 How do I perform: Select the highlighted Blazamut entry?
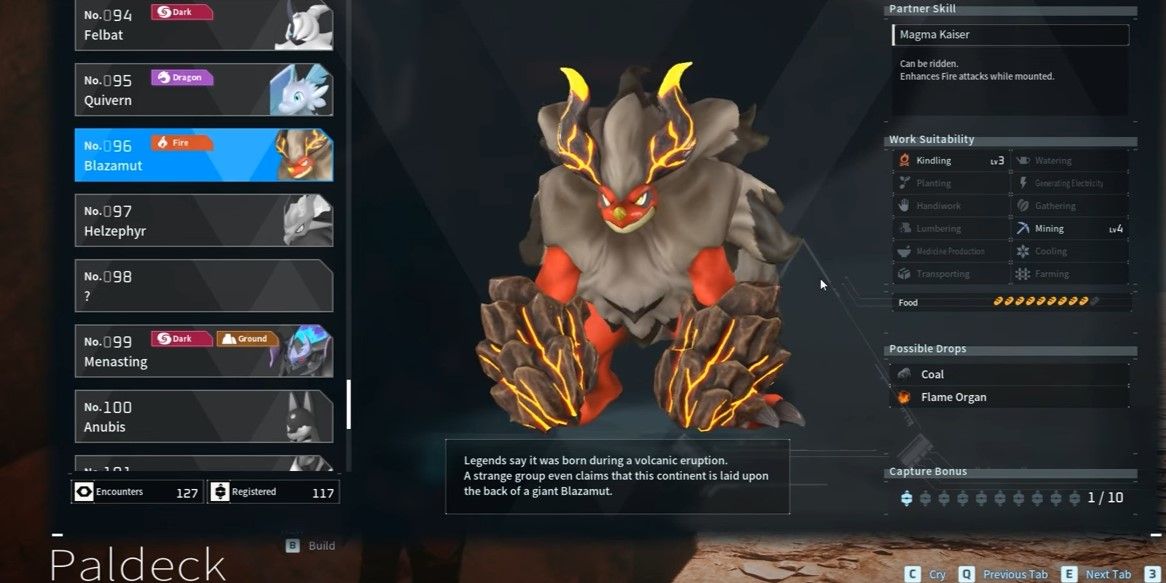point(203,155)
